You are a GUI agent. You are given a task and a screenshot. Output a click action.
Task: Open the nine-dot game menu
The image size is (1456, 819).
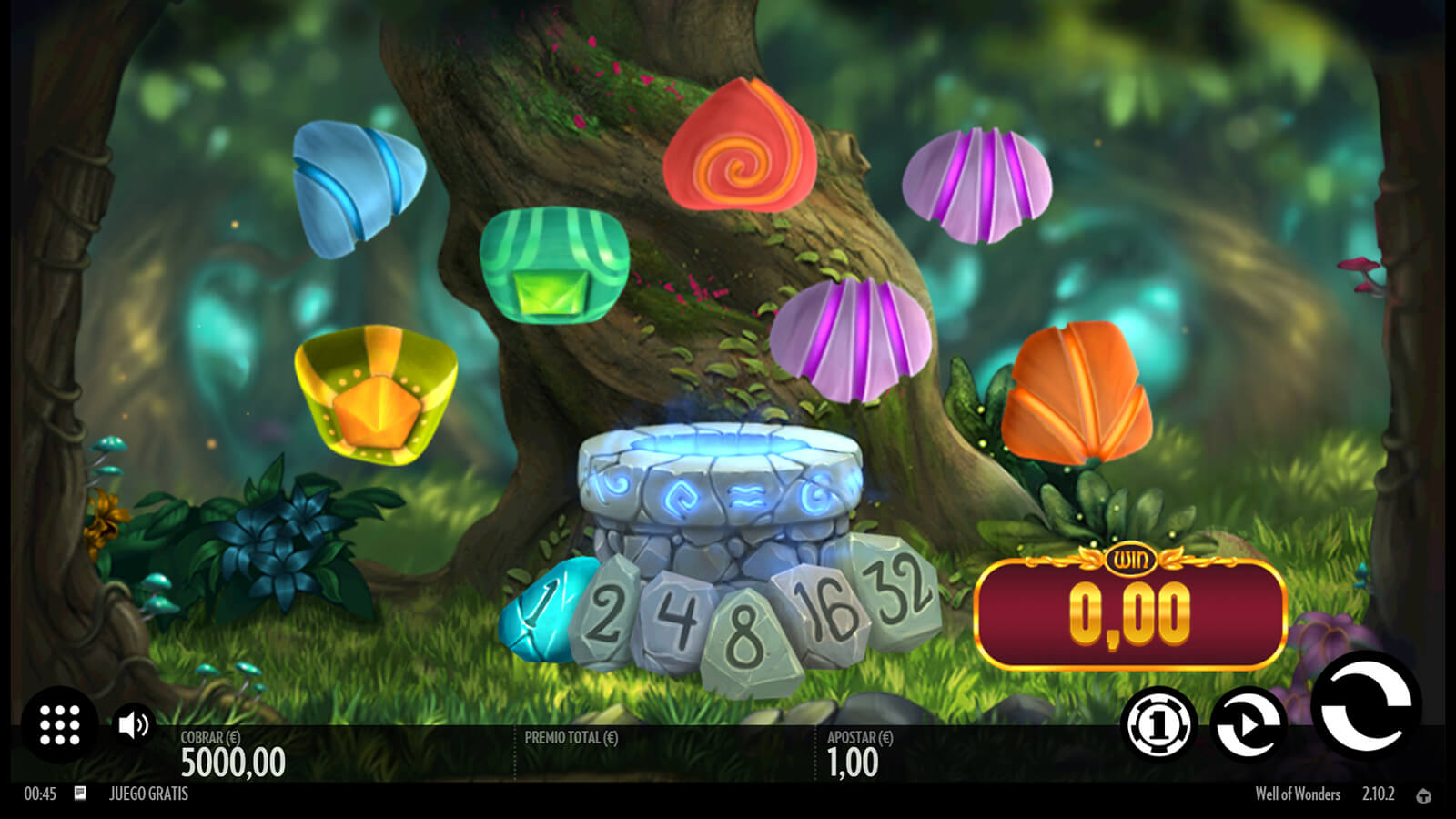60,725
